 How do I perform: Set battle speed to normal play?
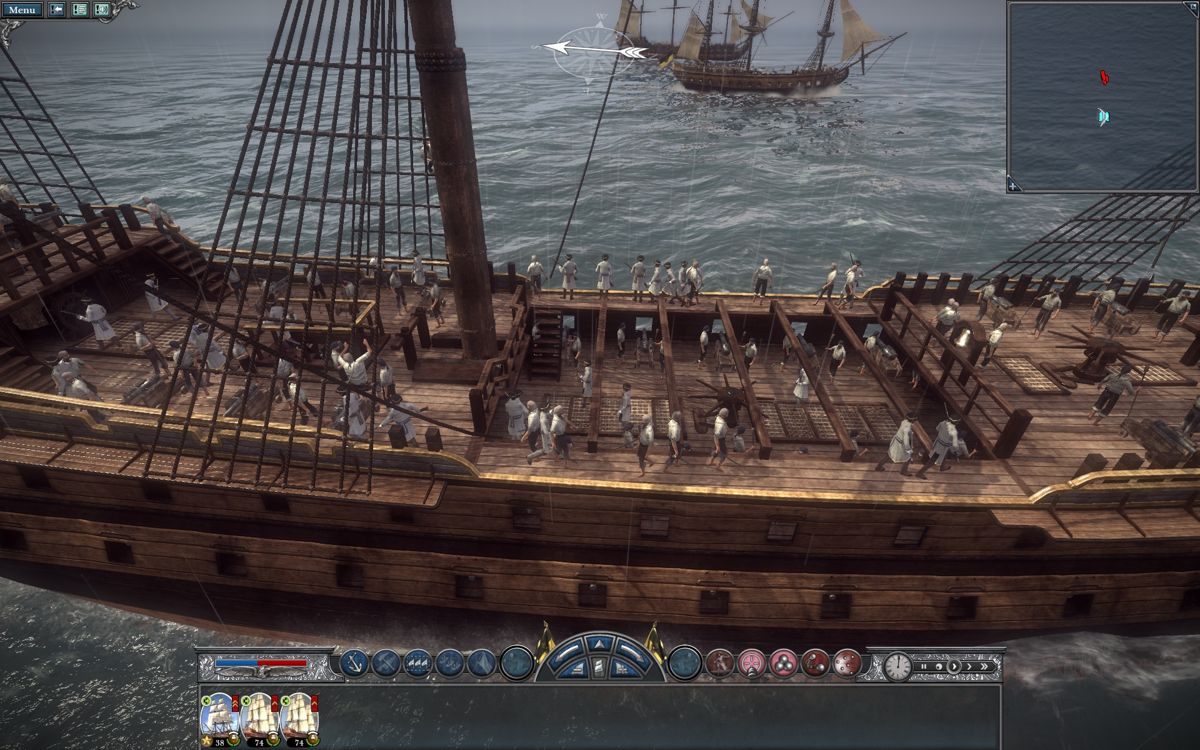click(x=954, y=666)
